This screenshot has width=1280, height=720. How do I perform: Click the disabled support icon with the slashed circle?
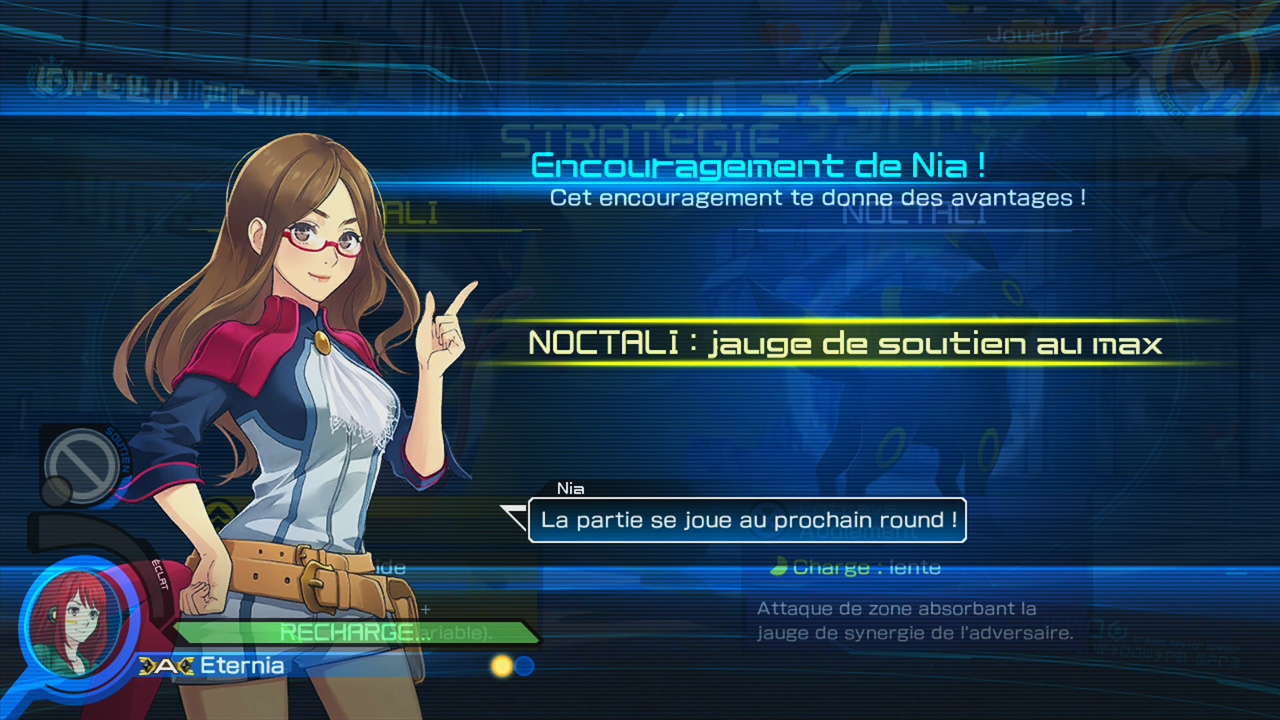pos(80,461)
